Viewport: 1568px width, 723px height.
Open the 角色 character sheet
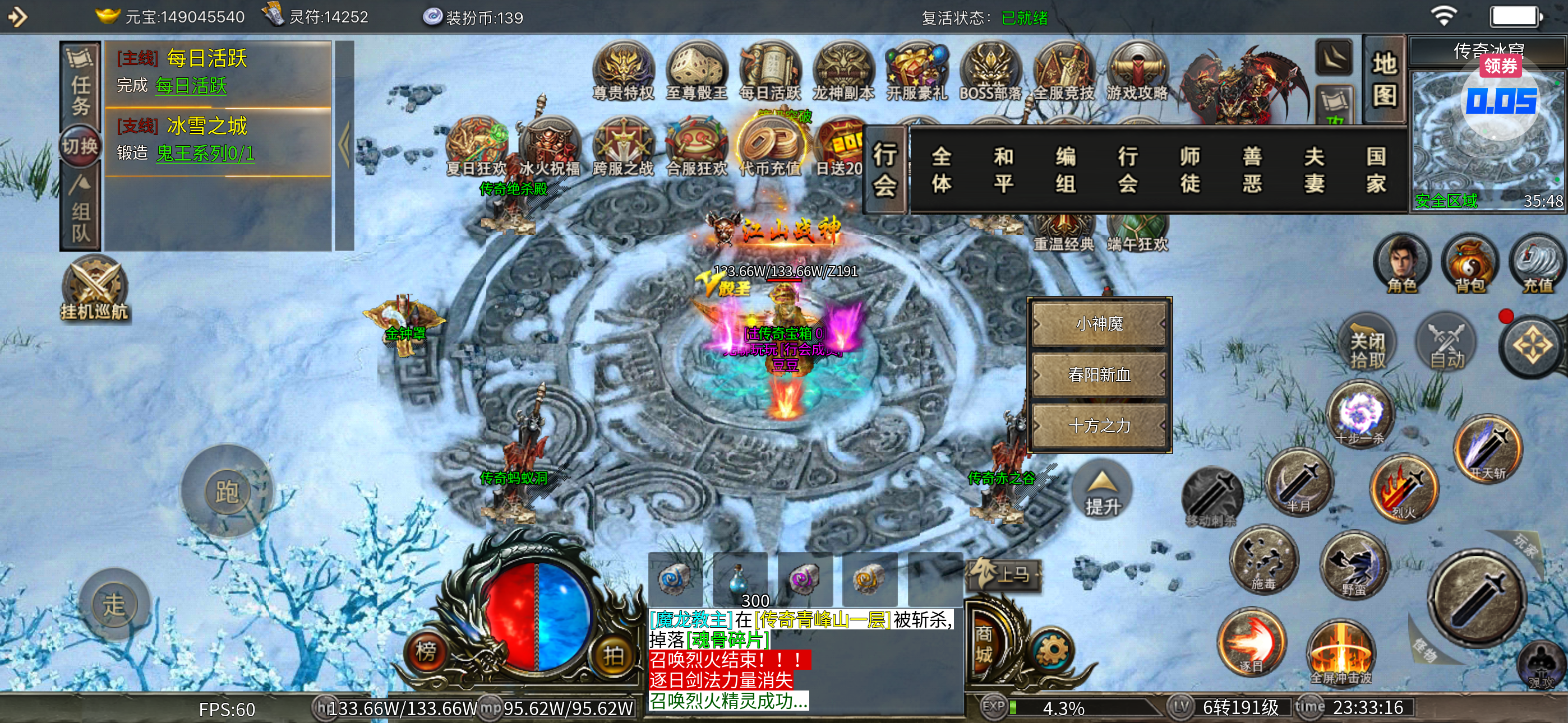[x=1402, y=263]
